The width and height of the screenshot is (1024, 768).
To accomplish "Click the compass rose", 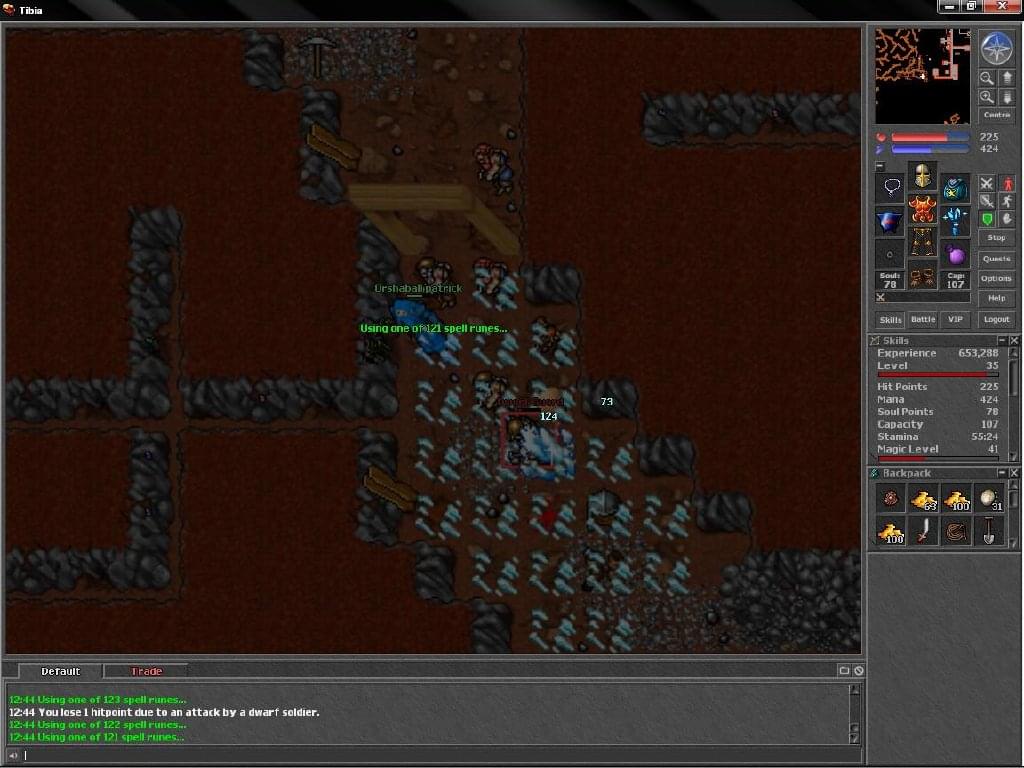I will (x=996, y=48).
